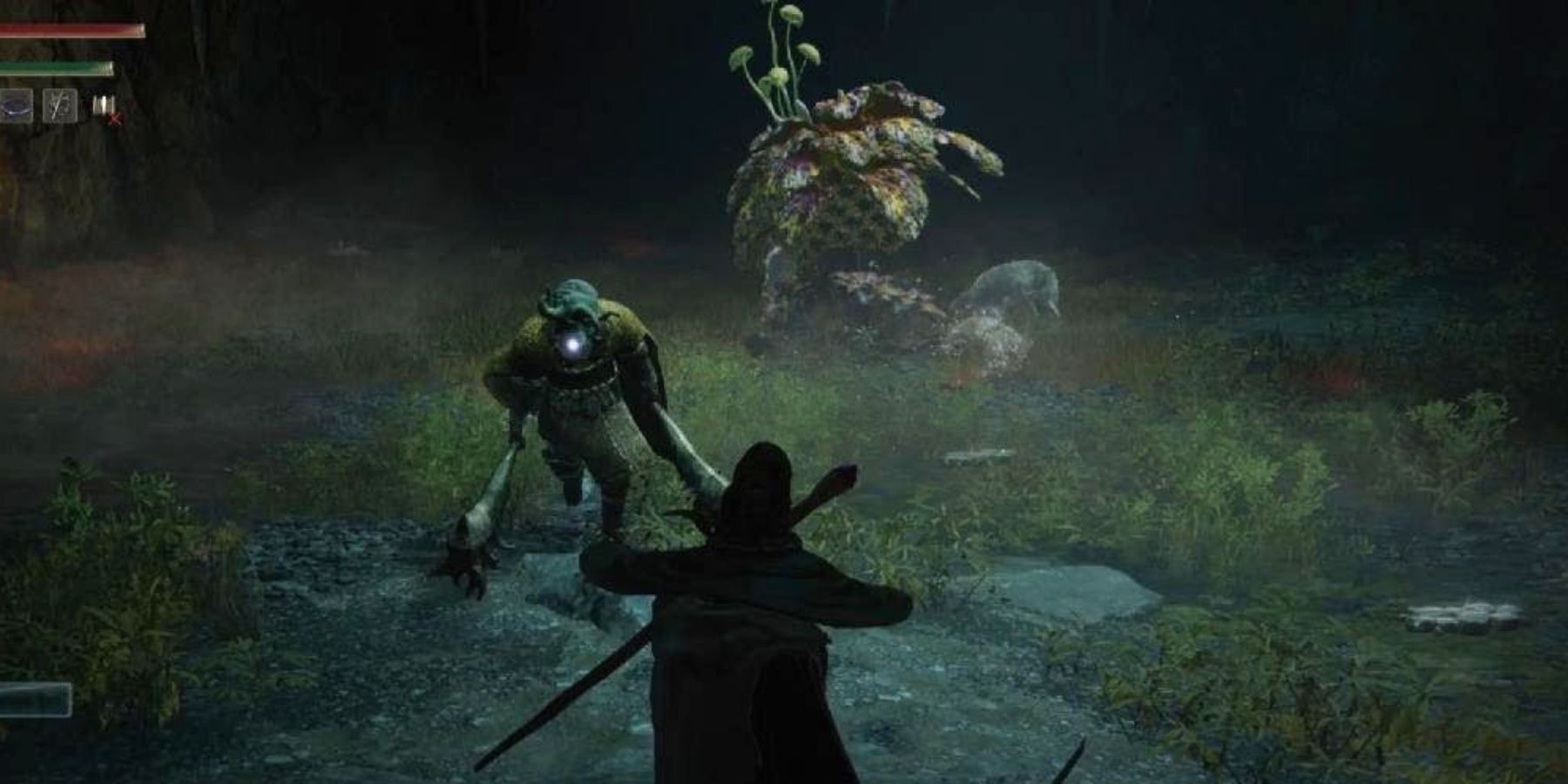This screenshot has width=1568, height=784.
Task: Click the red X marker next to the item slot
Action: pyautogui.click(x=114, y=117)
